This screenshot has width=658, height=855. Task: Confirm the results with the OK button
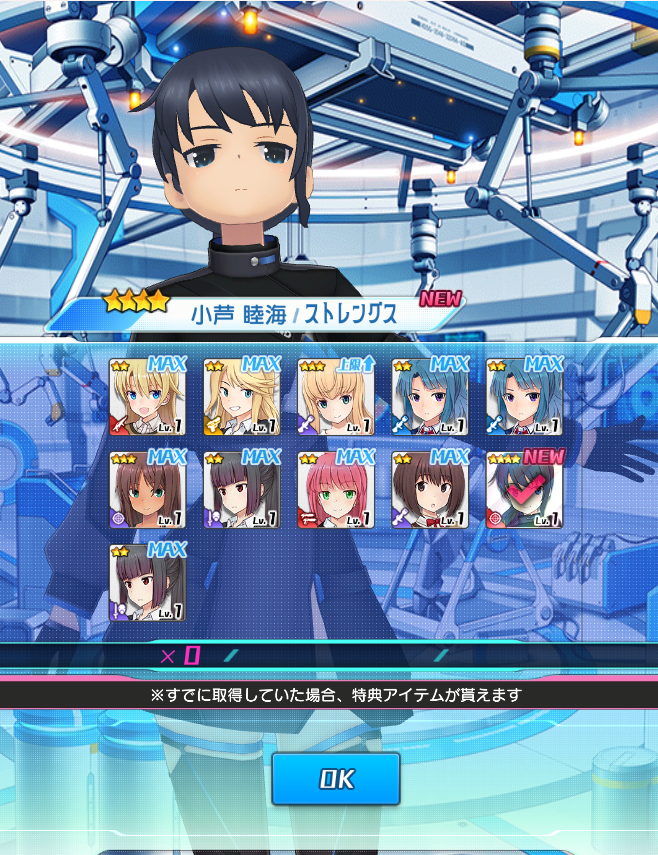click(336, 779)
